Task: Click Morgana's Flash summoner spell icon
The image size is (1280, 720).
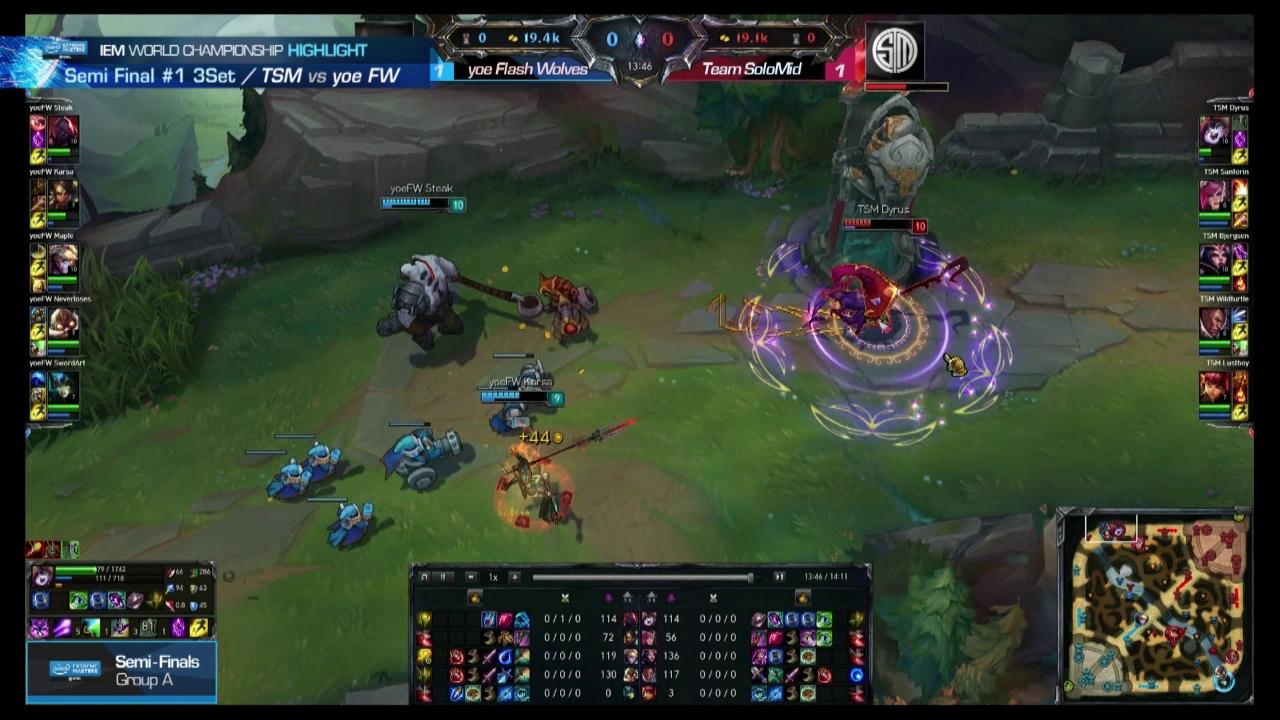Action: tap(198, 628)
